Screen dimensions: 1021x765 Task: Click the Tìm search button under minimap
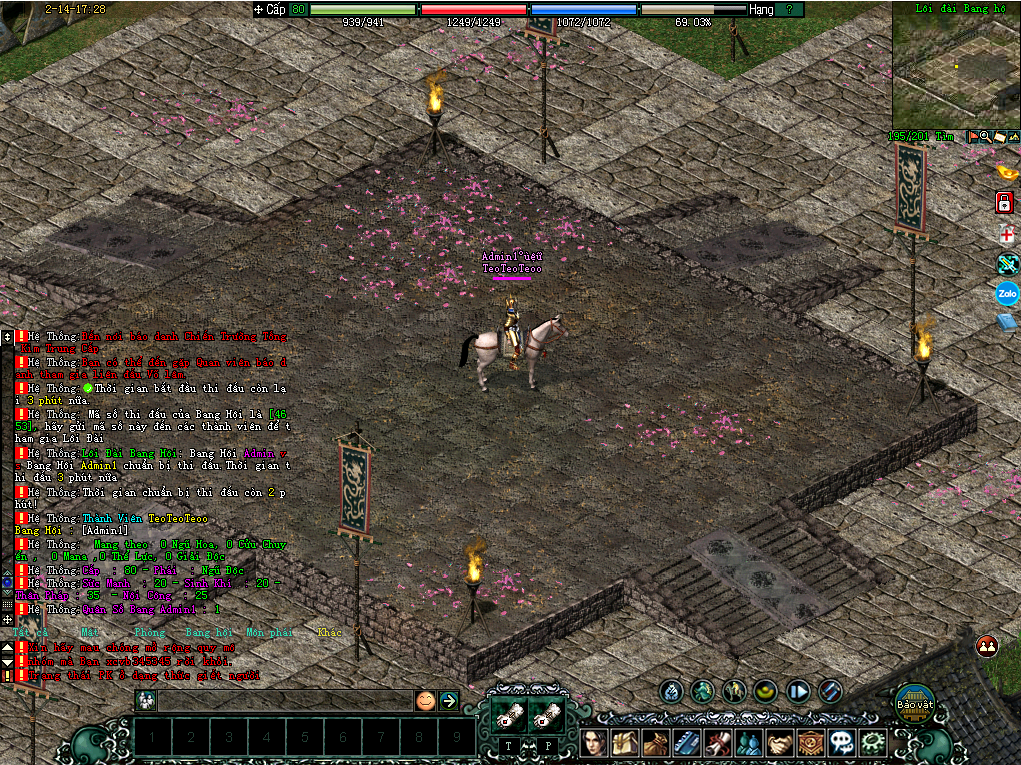click(x=945, y=136)
